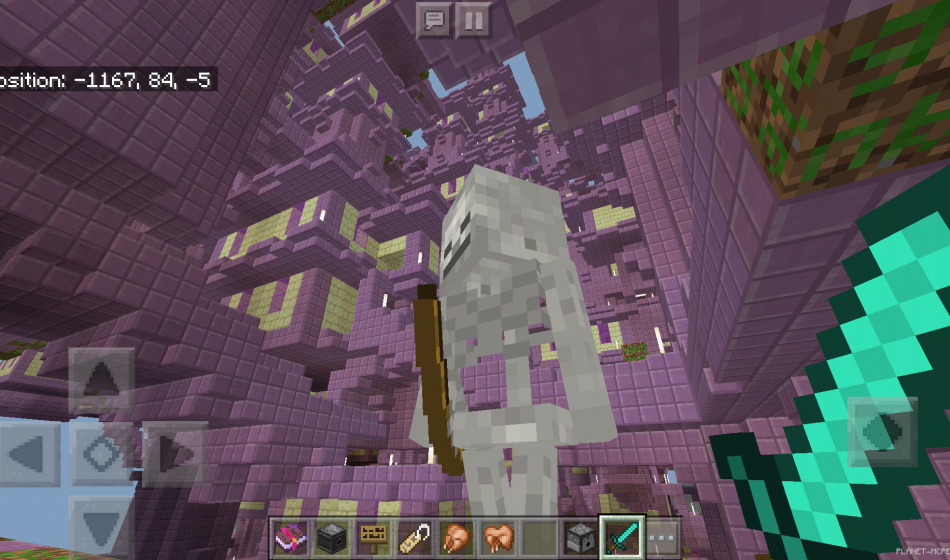Select the purple book hotbar slot
The width and height of the screenshot is (950, 560).
291,539
